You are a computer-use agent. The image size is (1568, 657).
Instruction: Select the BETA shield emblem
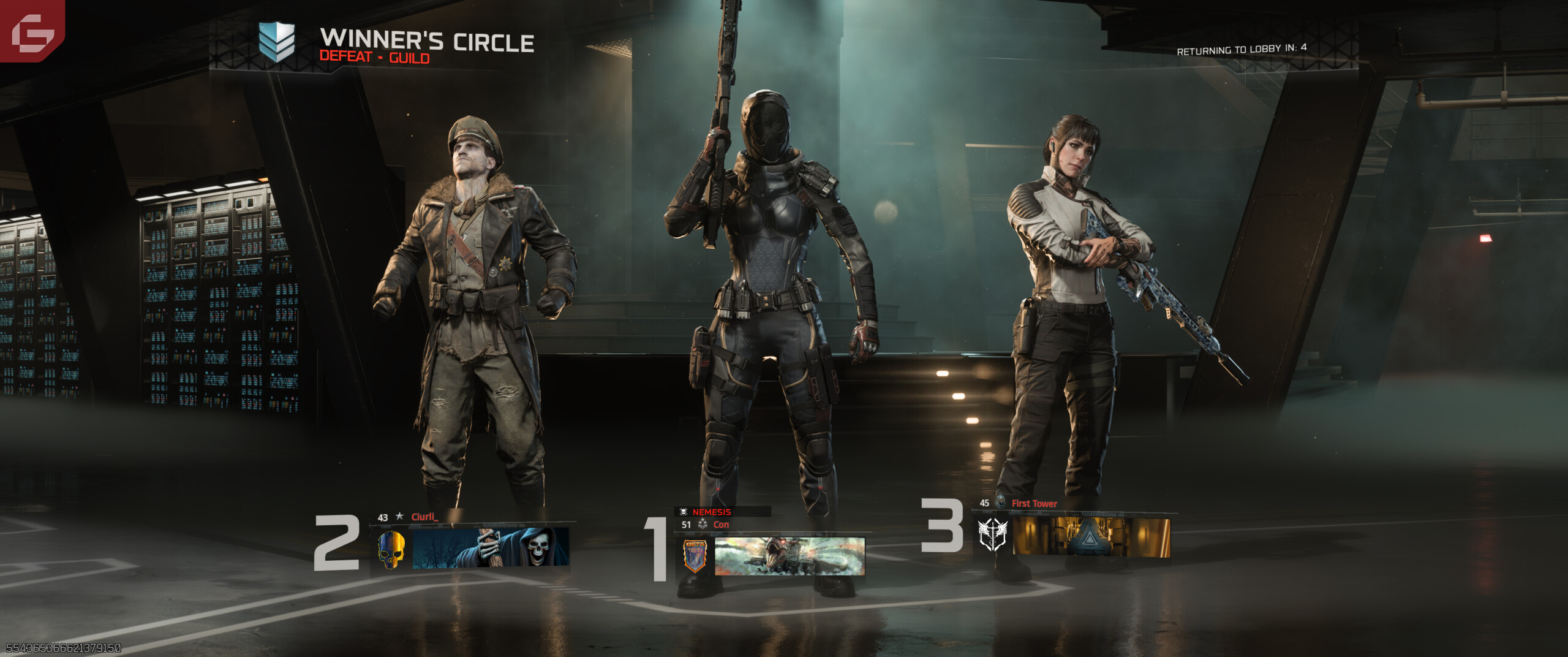[695, 556]
